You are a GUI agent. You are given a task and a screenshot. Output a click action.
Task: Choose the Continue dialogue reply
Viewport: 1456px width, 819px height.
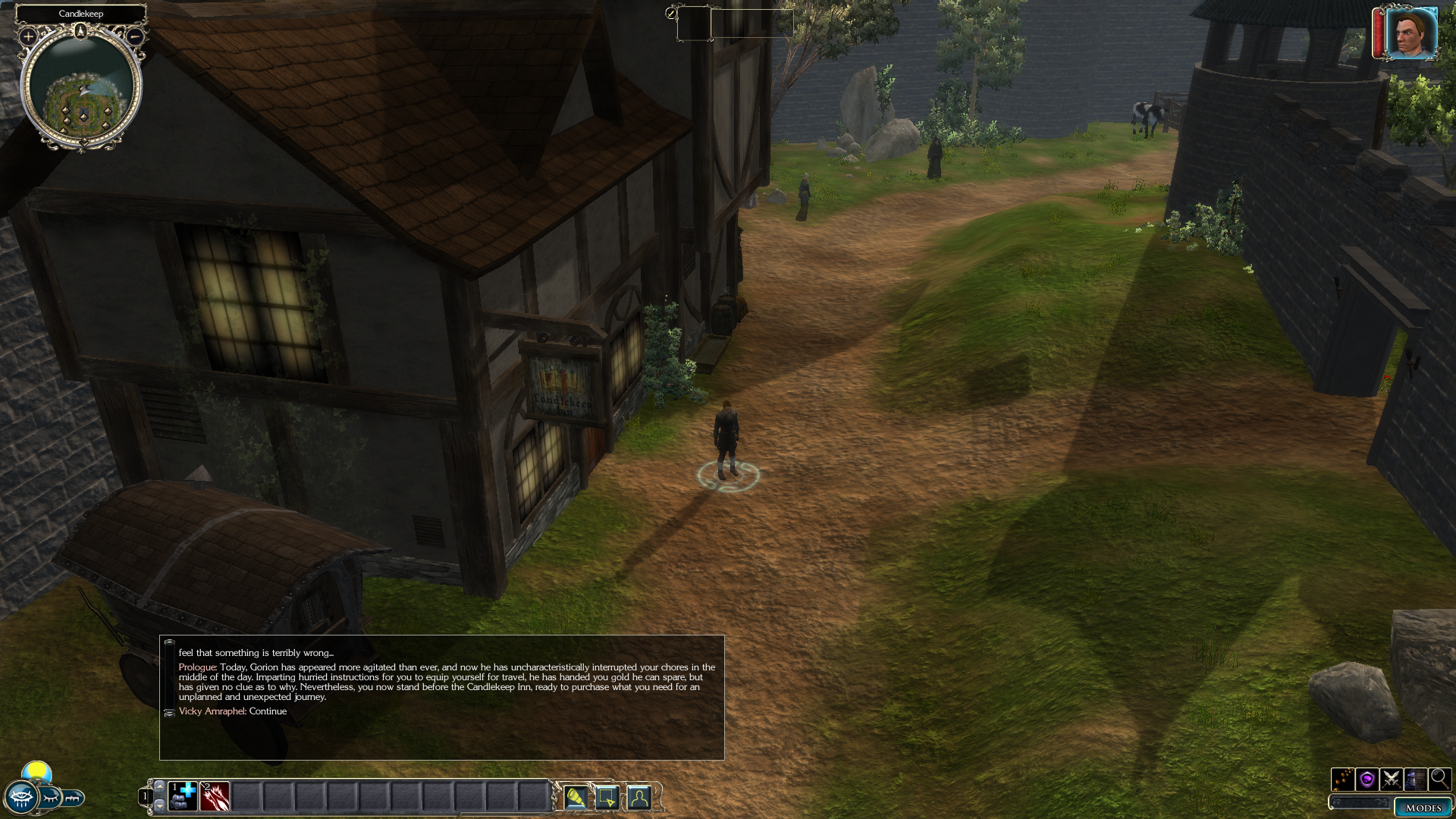tap(268, 711)
